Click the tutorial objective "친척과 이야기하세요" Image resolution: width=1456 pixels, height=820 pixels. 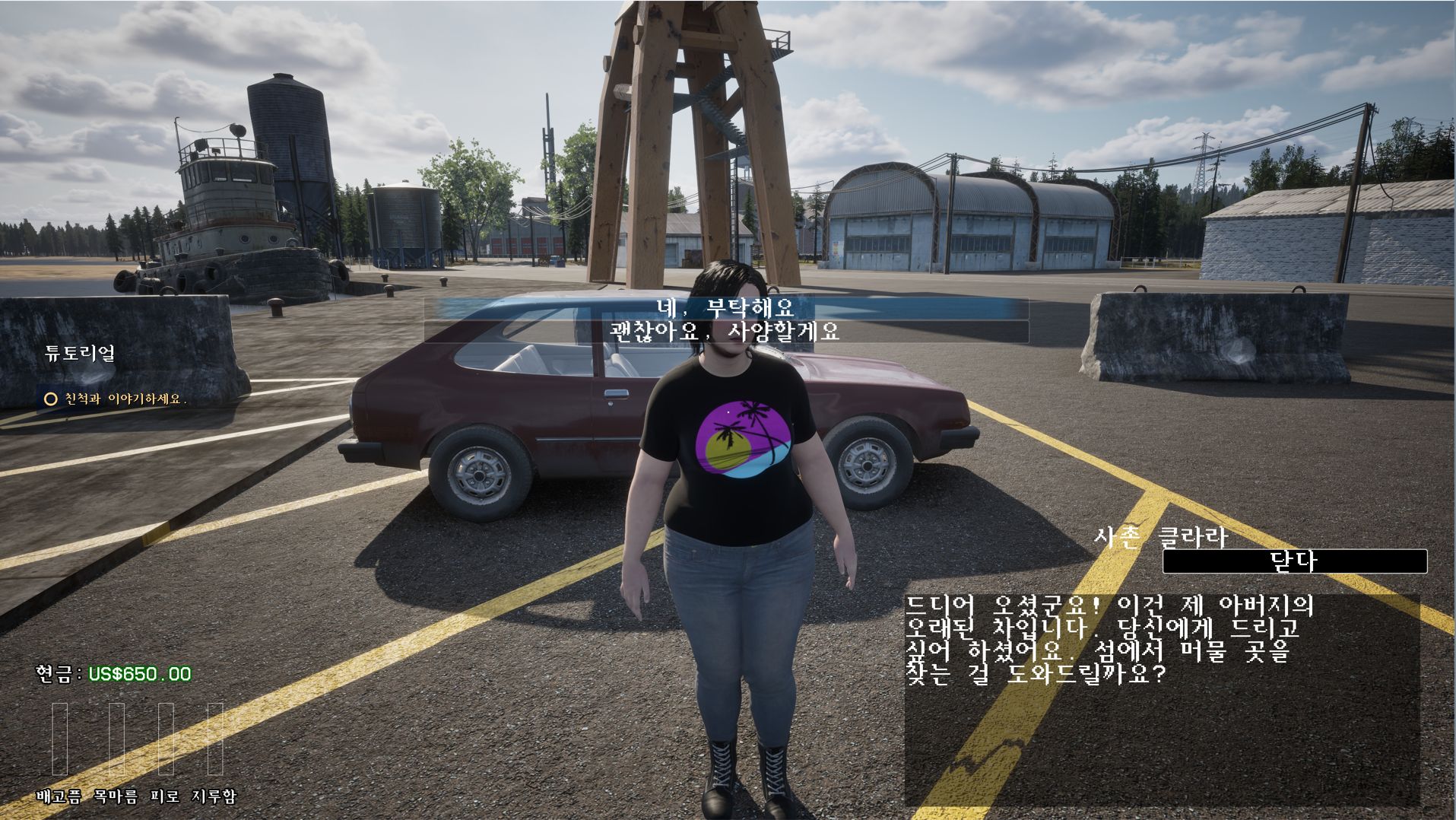pos(125,399)
